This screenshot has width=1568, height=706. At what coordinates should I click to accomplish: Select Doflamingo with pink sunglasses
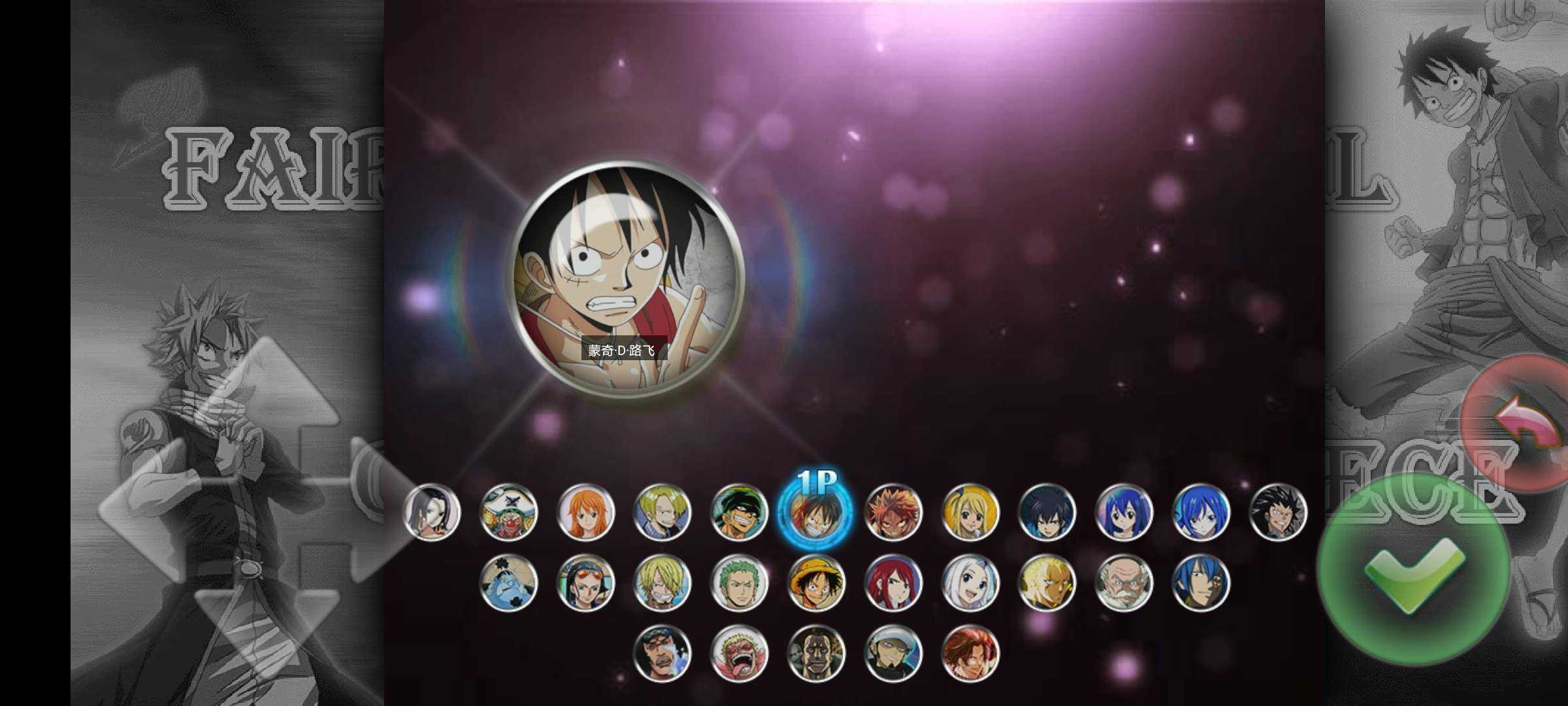point(739,653)
